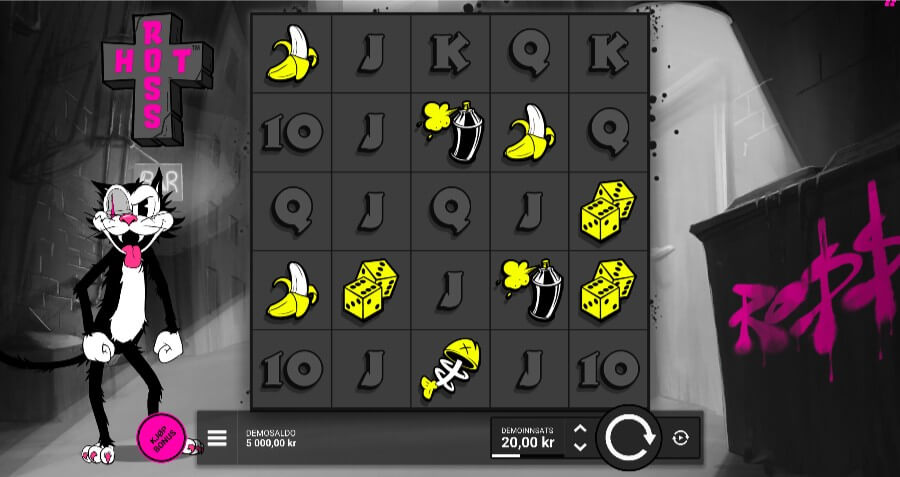Increase the bet with the up arrow

[579, 429]
